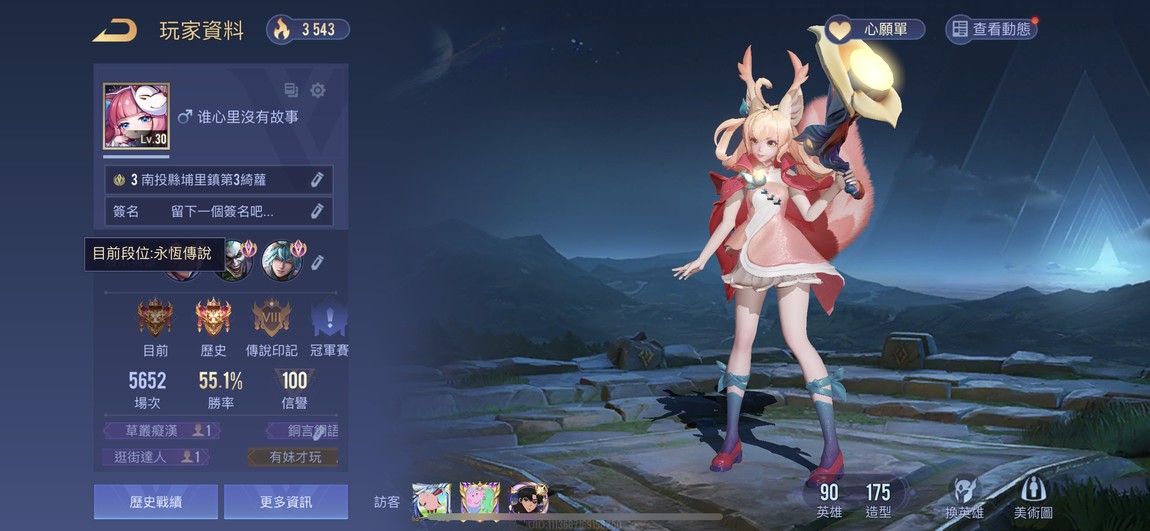The height and width of the screenshot is (531, 1150).
Task: Edit the favorite heroes row
Action: click(318, 262)
